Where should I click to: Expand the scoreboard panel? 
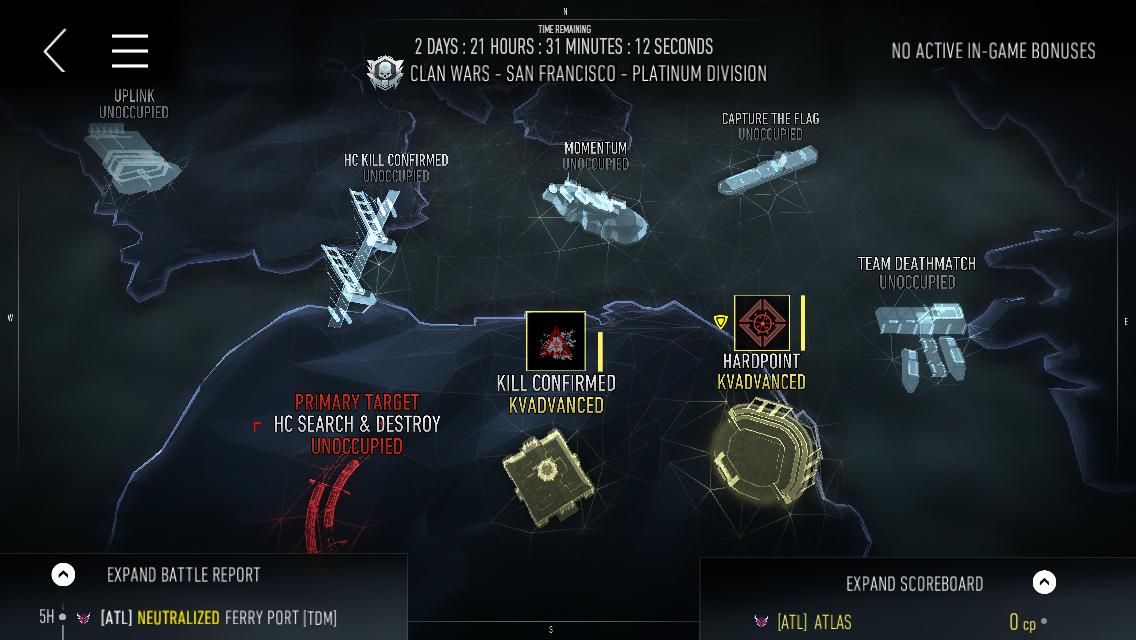pyautogui.click(x=1044, y=582)
